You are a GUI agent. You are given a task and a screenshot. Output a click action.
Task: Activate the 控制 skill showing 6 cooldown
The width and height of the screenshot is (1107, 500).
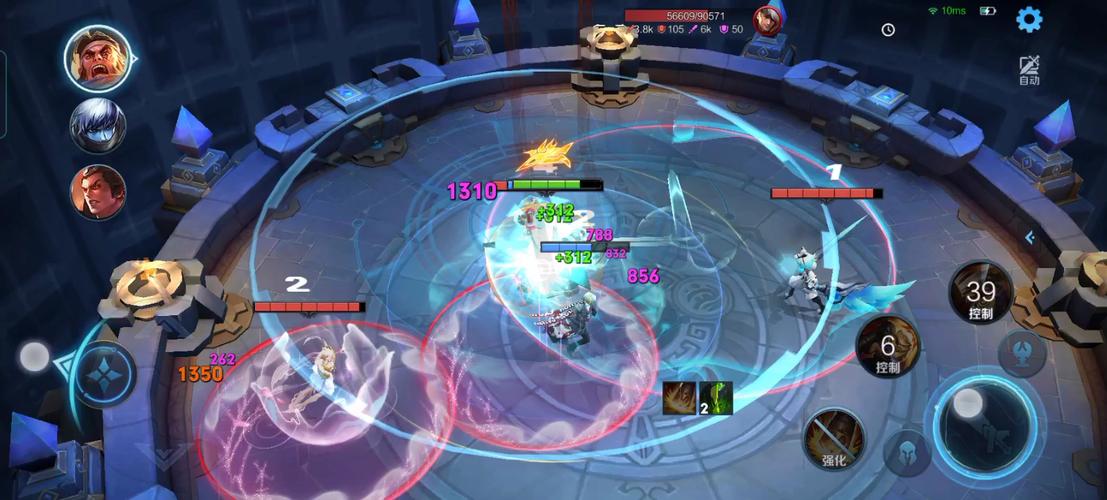pyautogui.click(x=887, y=347)
